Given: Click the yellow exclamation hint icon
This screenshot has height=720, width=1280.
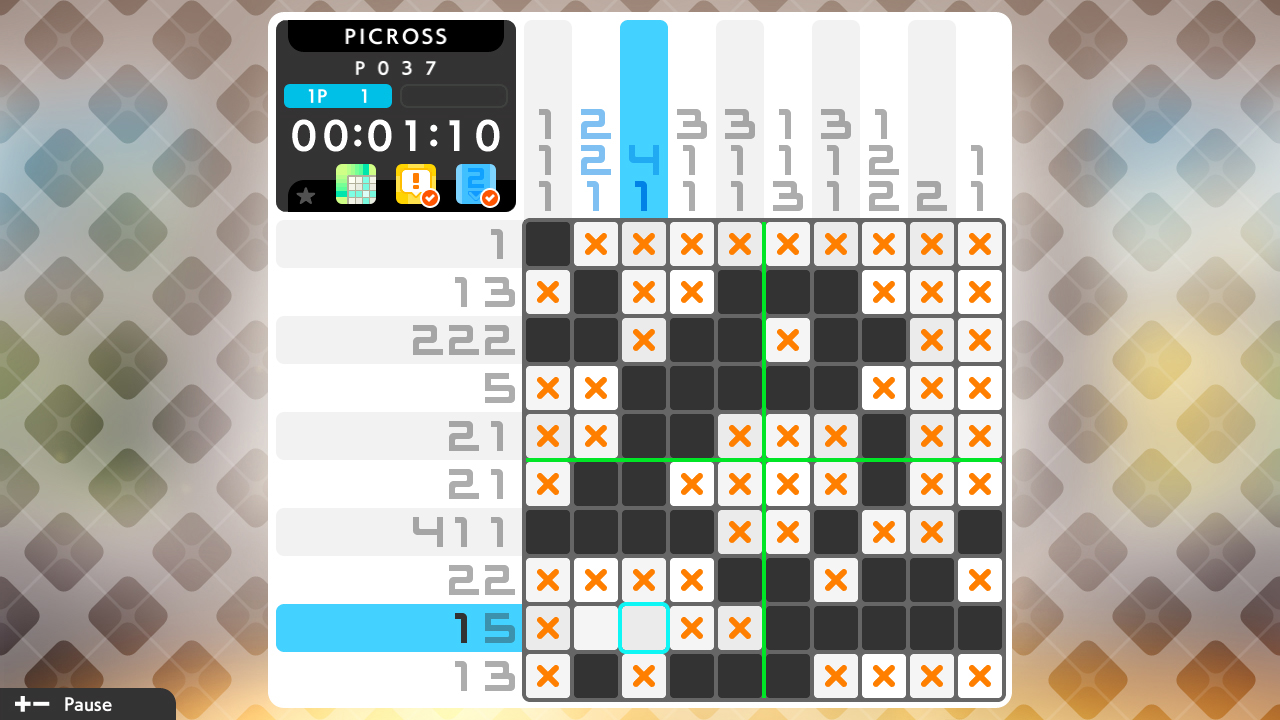Looking at the screenshot, I should (x=414, y=184).
